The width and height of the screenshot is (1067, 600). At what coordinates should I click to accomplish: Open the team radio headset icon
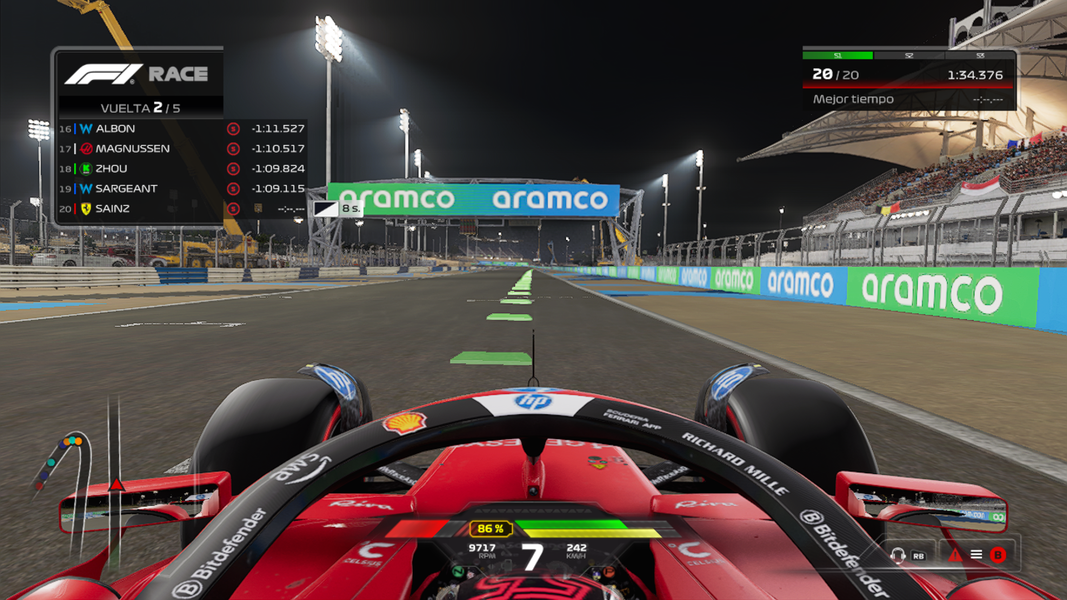coord(898,555)
